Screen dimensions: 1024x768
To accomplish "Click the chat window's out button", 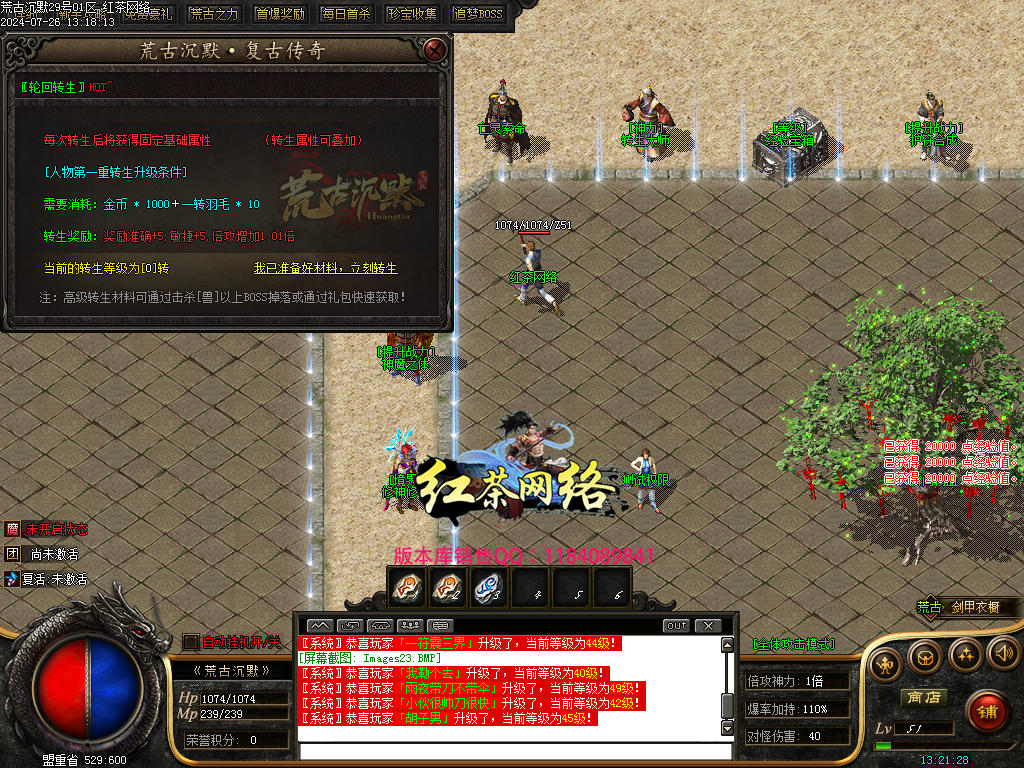I will (677, 626).
